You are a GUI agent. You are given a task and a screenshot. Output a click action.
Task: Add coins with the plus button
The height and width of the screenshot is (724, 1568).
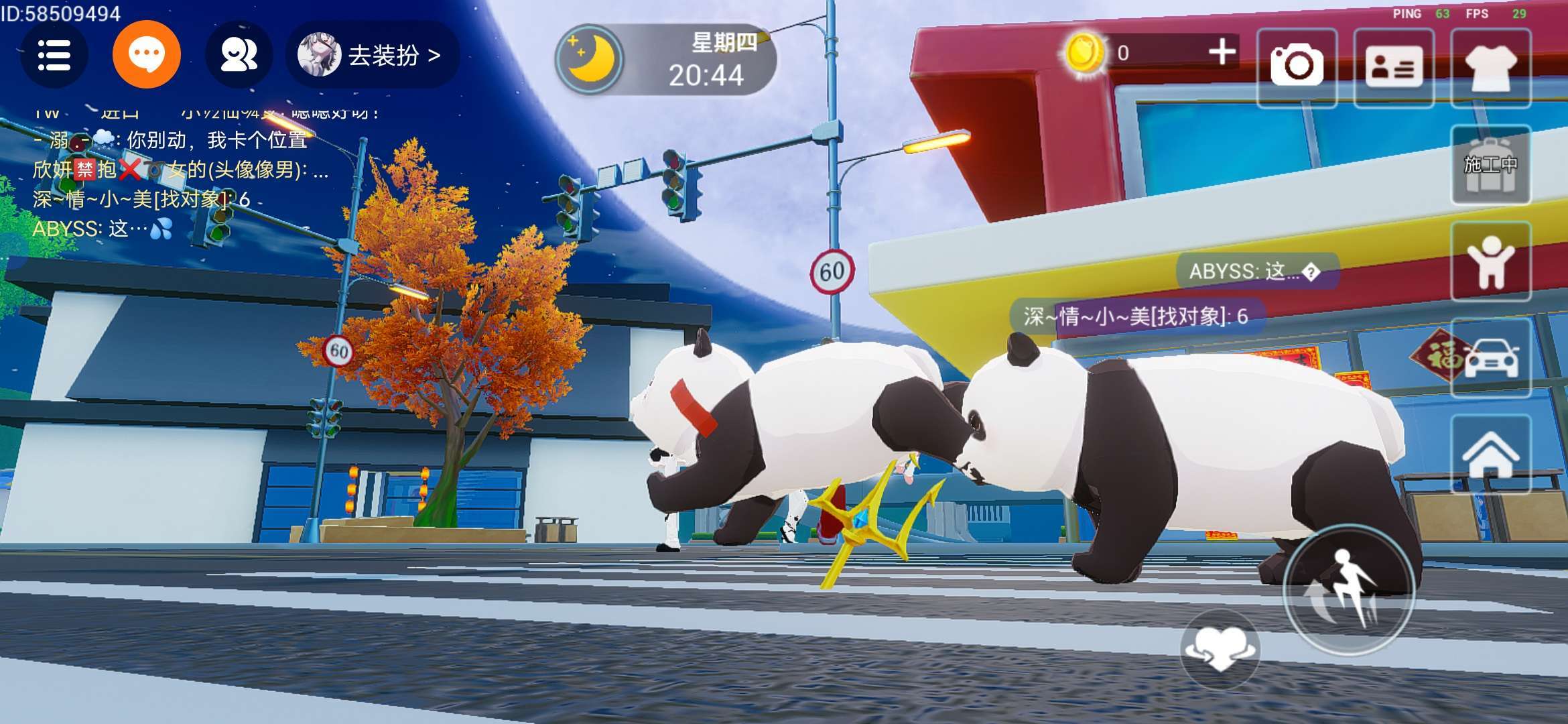[x=1222, y=52]
